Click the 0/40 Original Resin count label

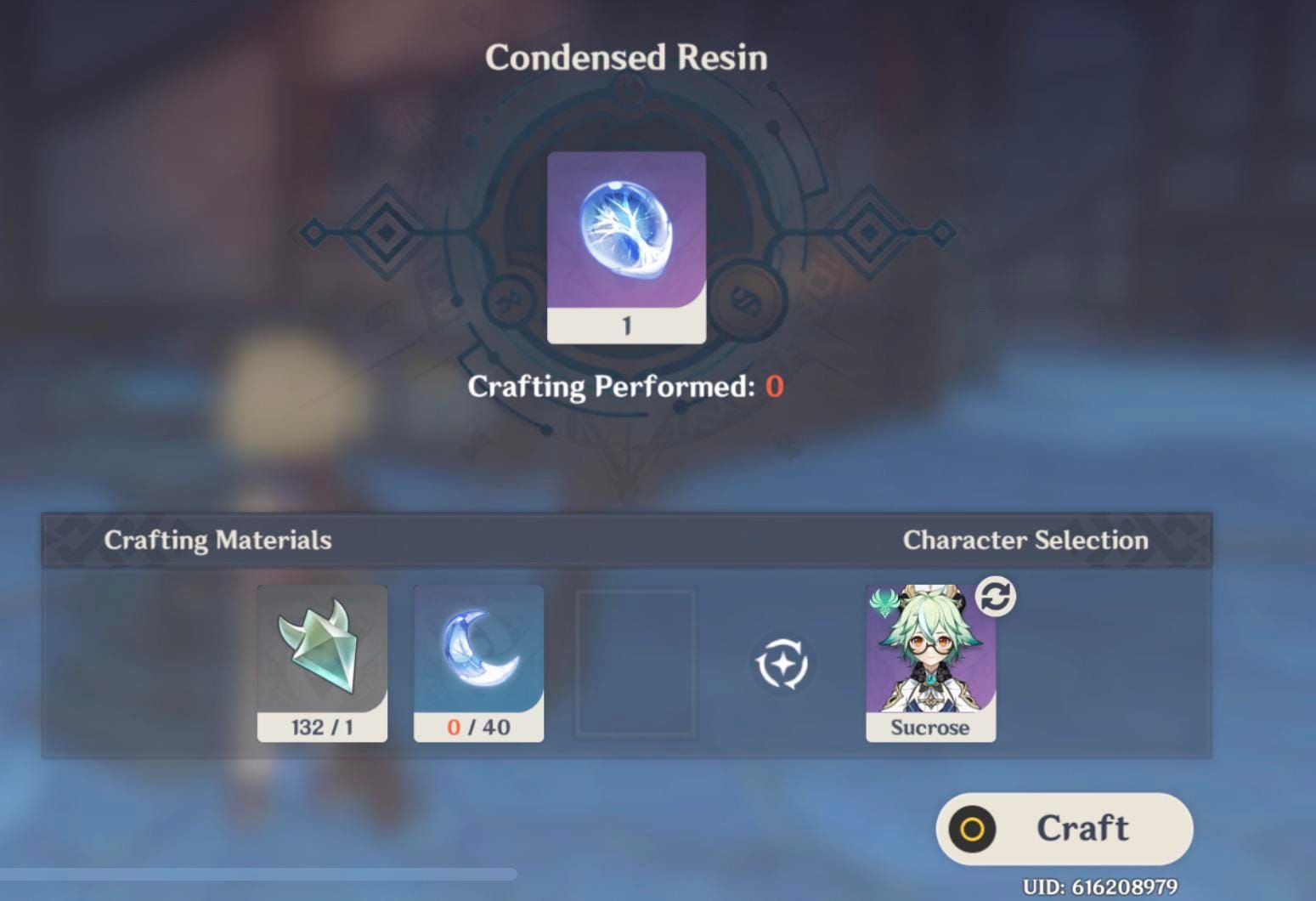pos(477,727)
